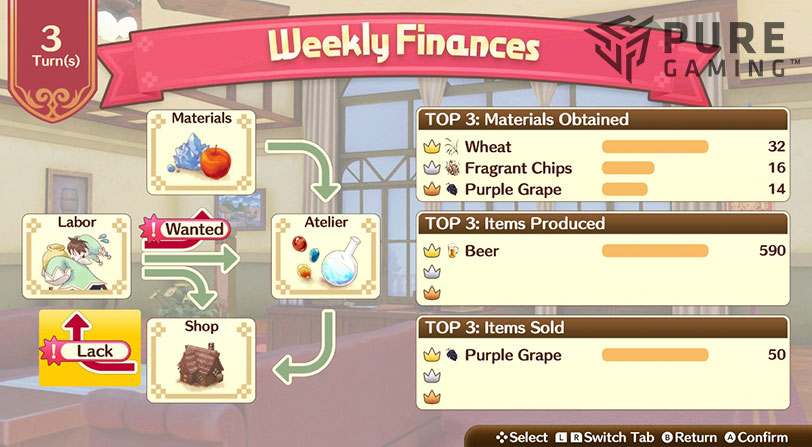Select the Labor tile
Screen dimensions: 812x447
(x=77, y=255)
